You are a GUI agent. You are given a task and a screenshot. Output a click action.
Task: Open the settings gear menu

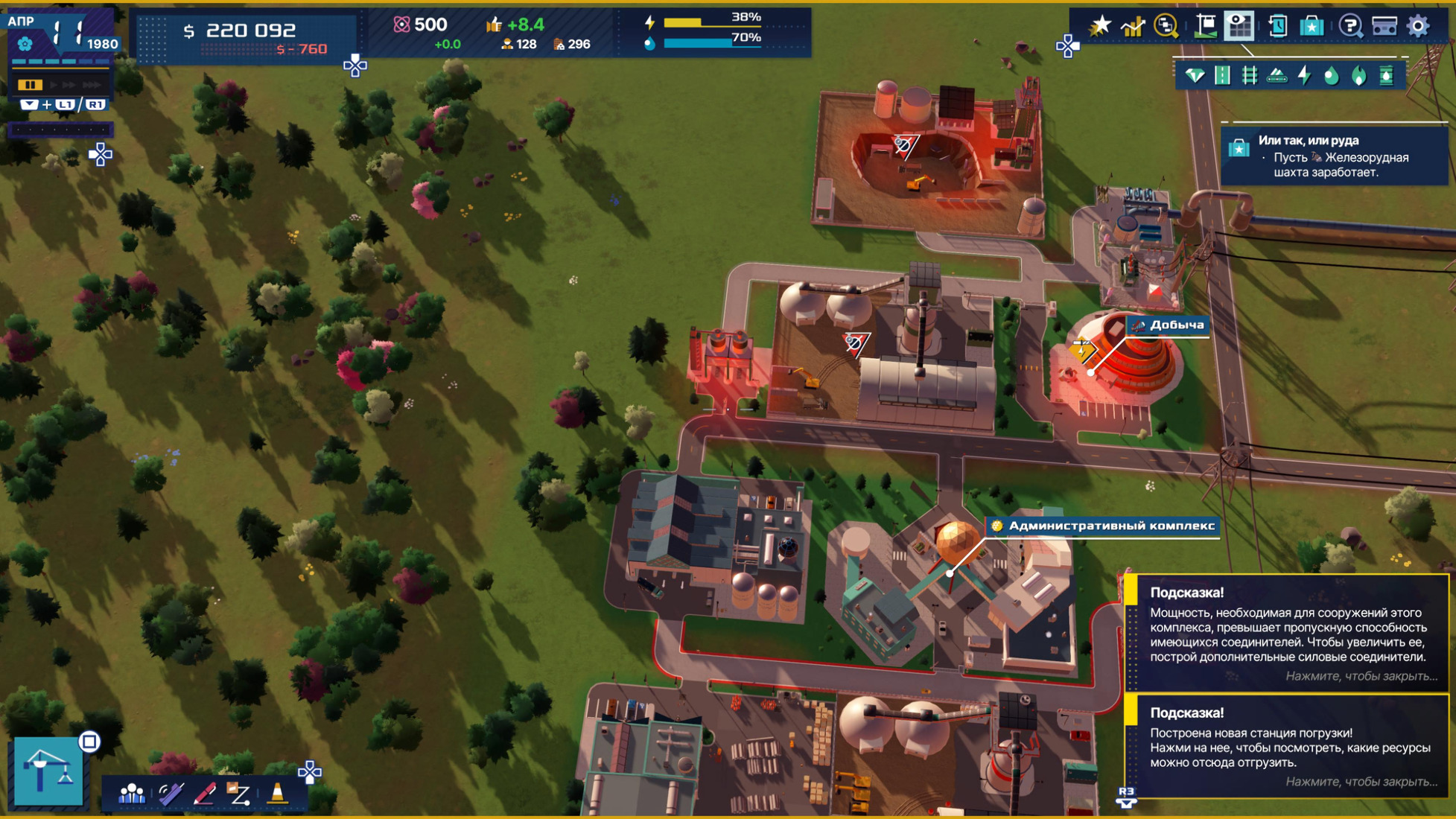point(1418,26)
